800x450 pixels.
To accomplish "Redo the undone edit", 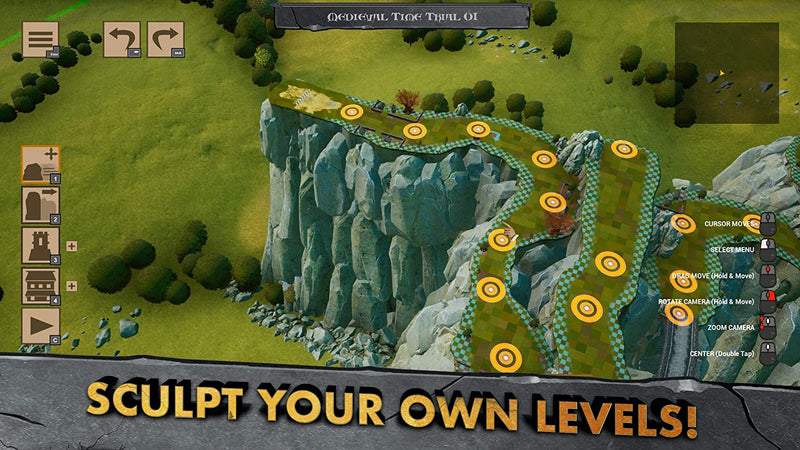I will [165, 40].
